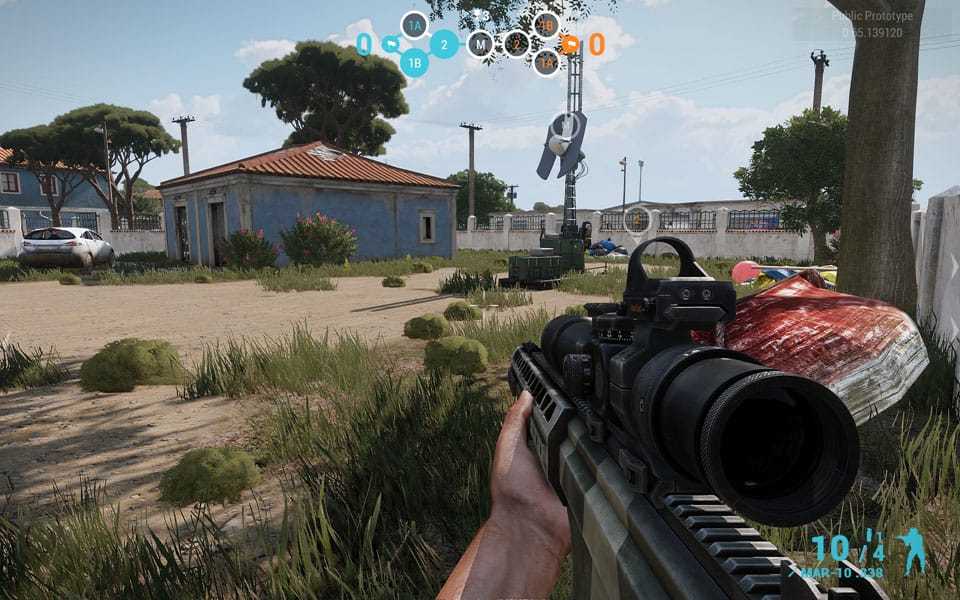Select the orange team flag icon
The width and height of the screenshot is (960, 600).
pos(570,44)
